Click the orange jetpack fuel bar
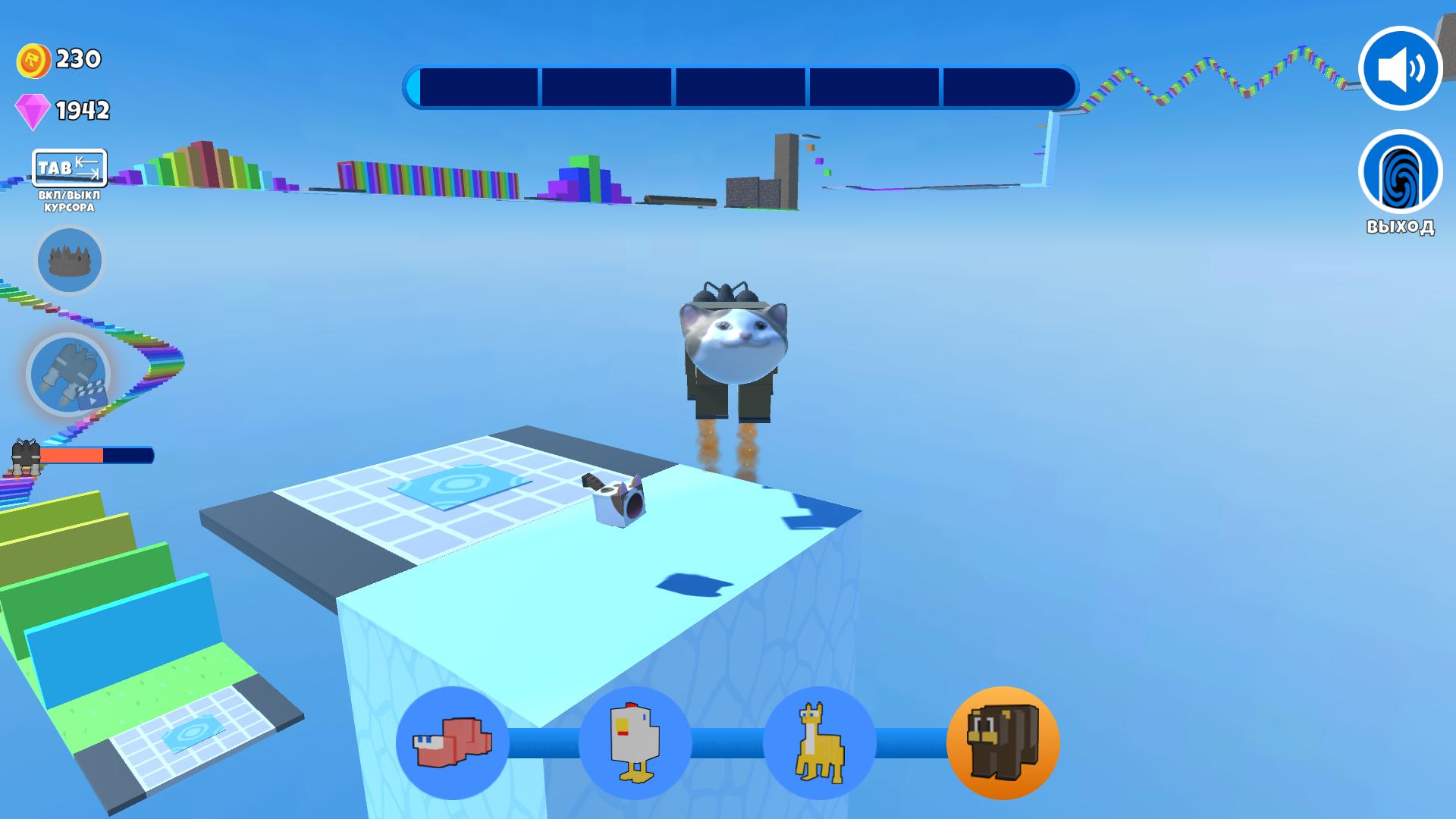 [x=74, y=457]
